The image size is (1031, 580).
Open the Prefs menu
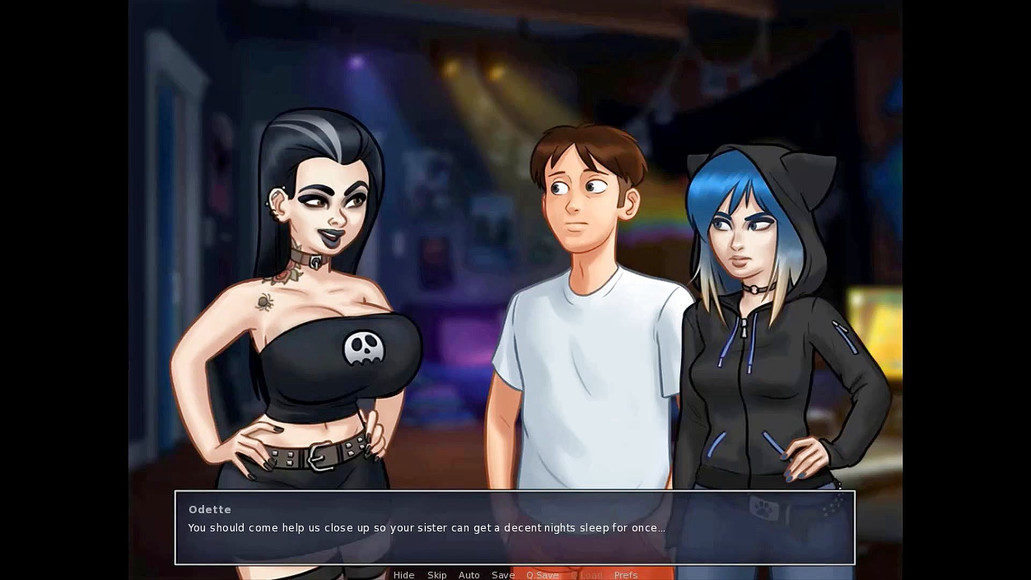point(626,575)
